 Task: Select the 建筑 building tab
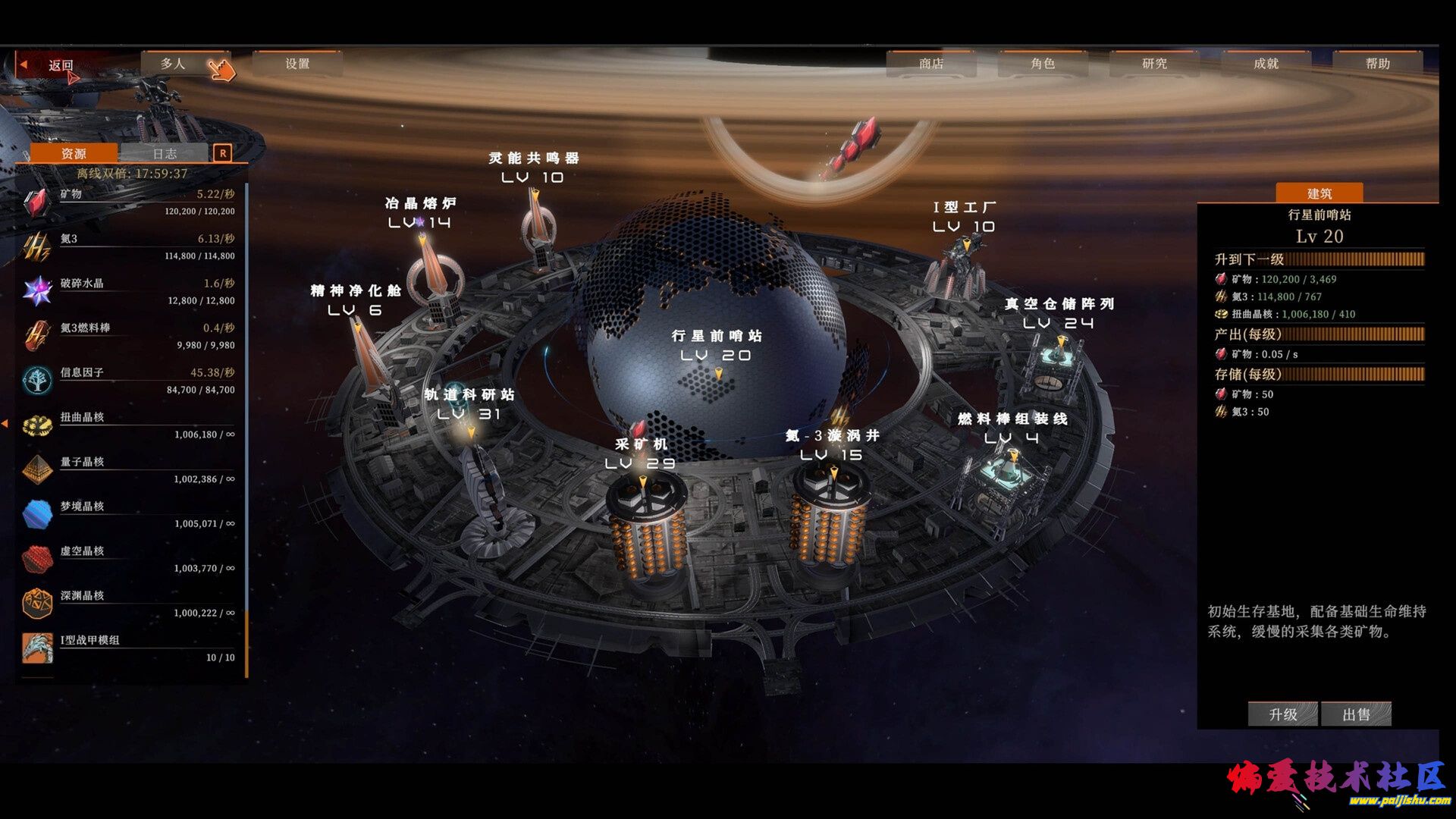click(1319, 193)
